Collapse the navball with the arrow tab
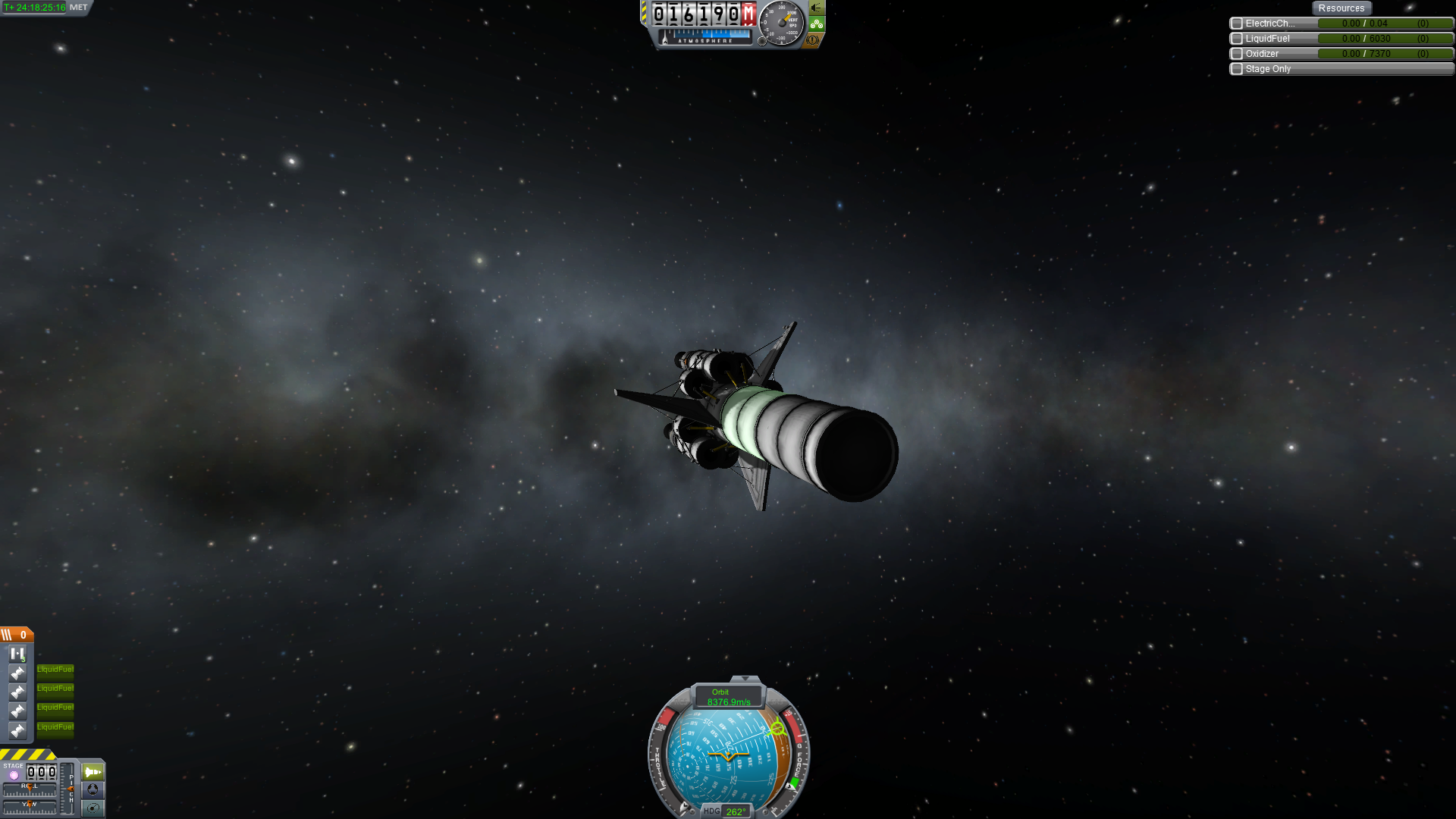This screenshot has width=1456, height=819. 745,679
